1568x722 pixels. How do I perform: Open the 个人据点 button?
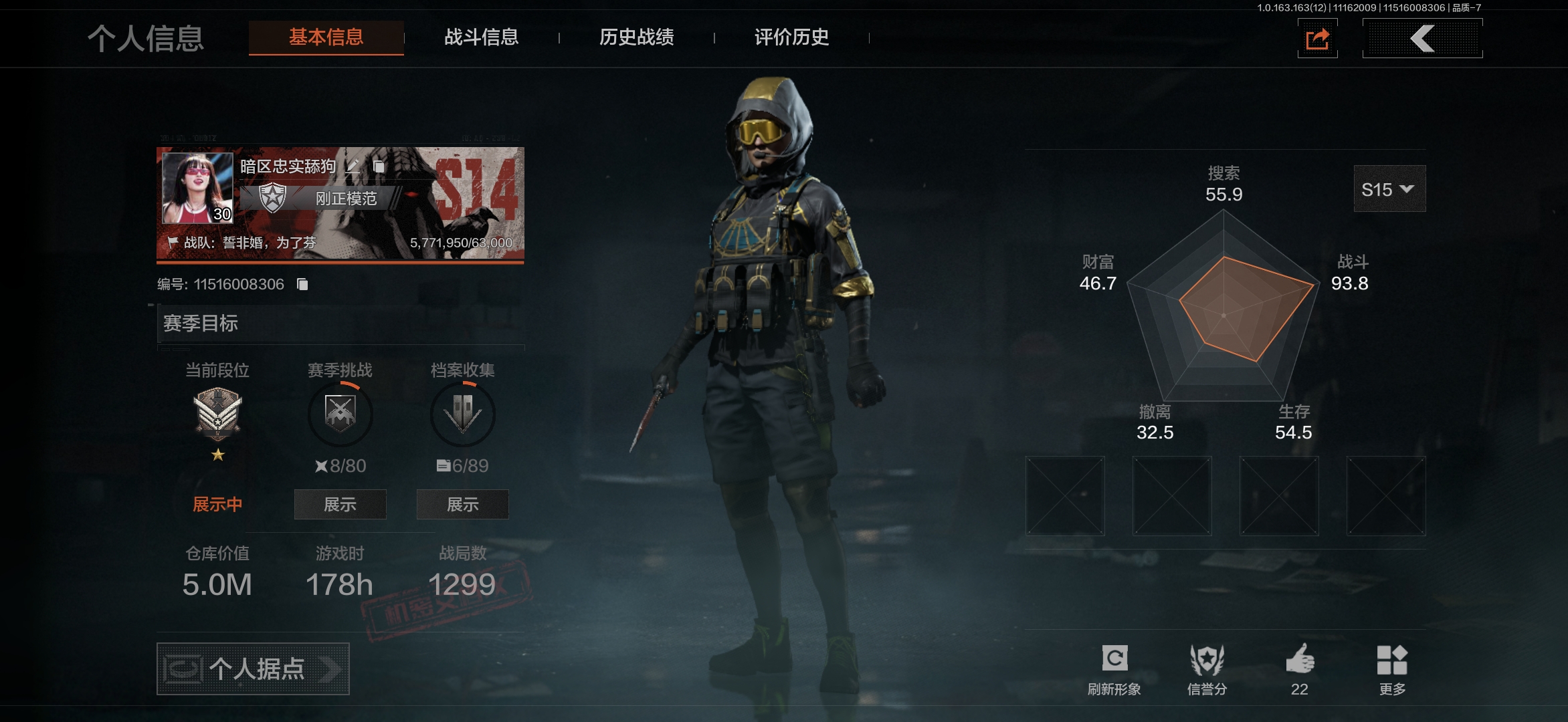pos(253,669)
